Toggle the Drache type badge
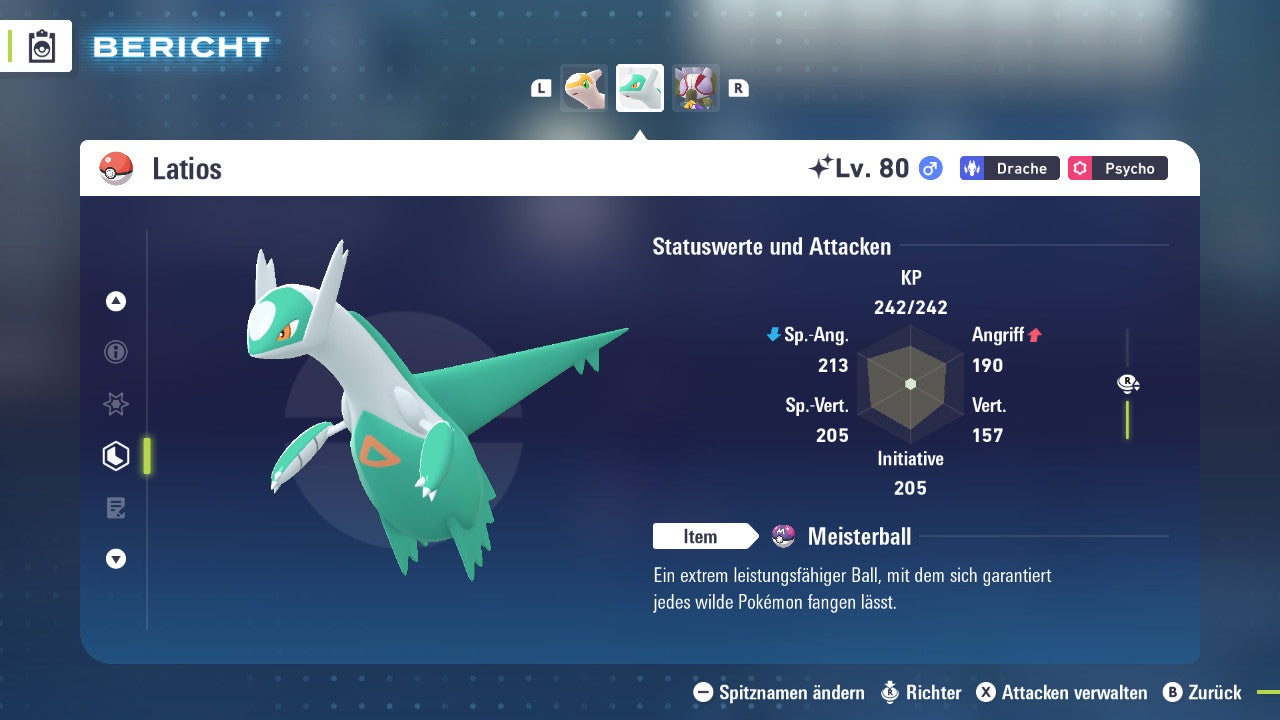 [1008, 168]
